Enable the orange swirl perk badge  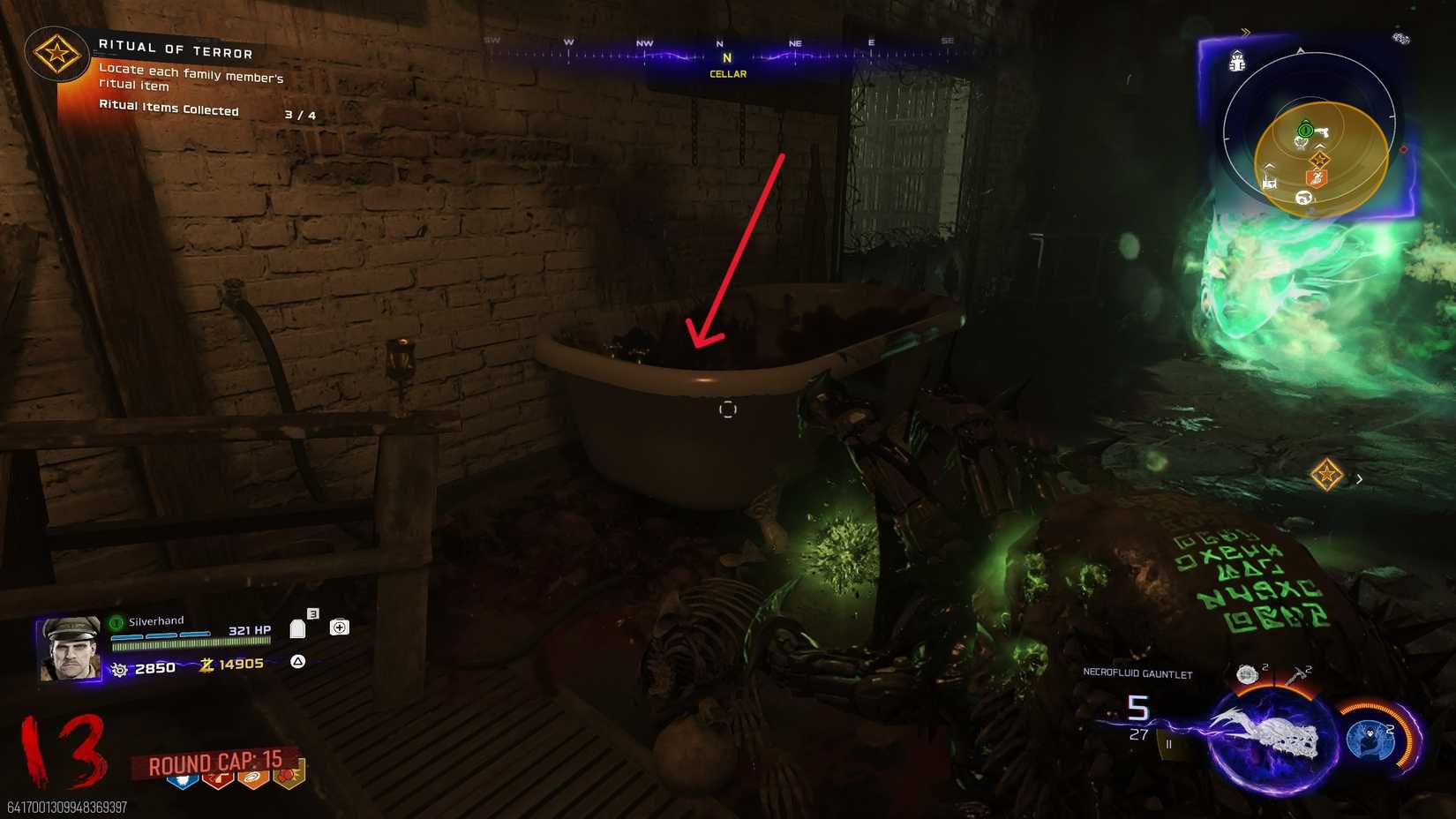coord(252,781)
